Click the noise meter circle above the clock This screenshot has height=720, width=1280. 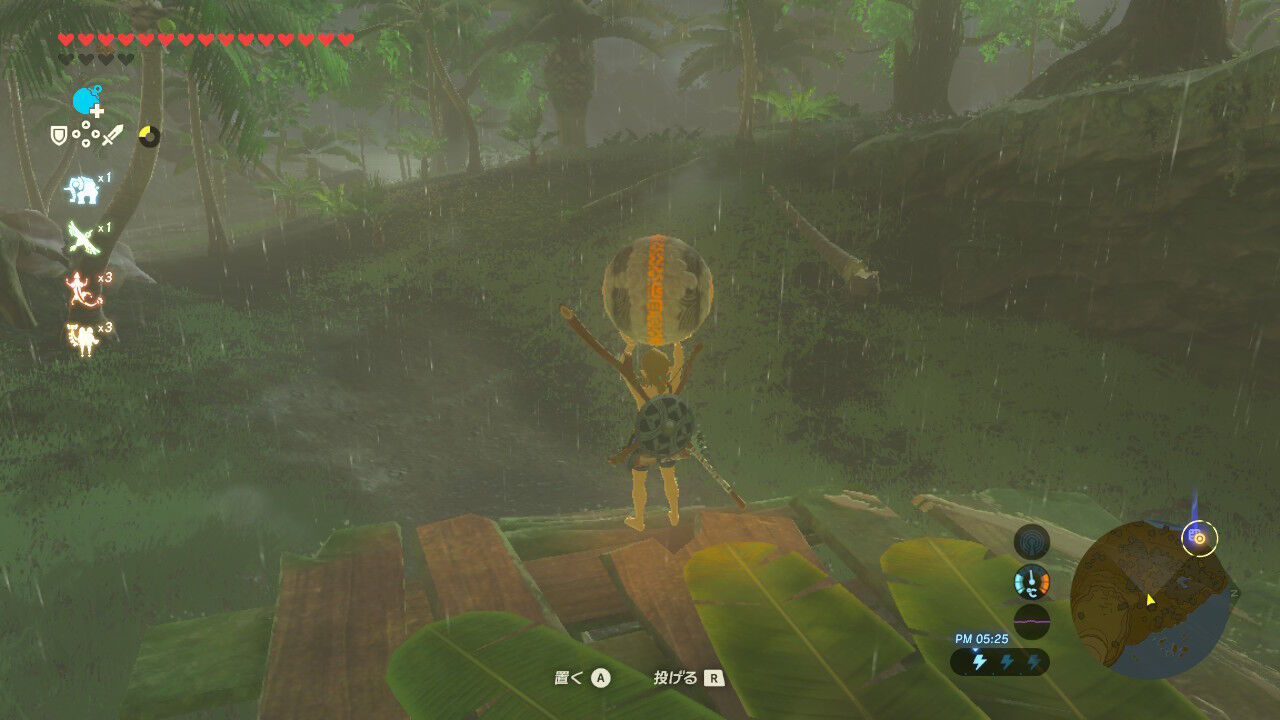tap(1031, 620)
